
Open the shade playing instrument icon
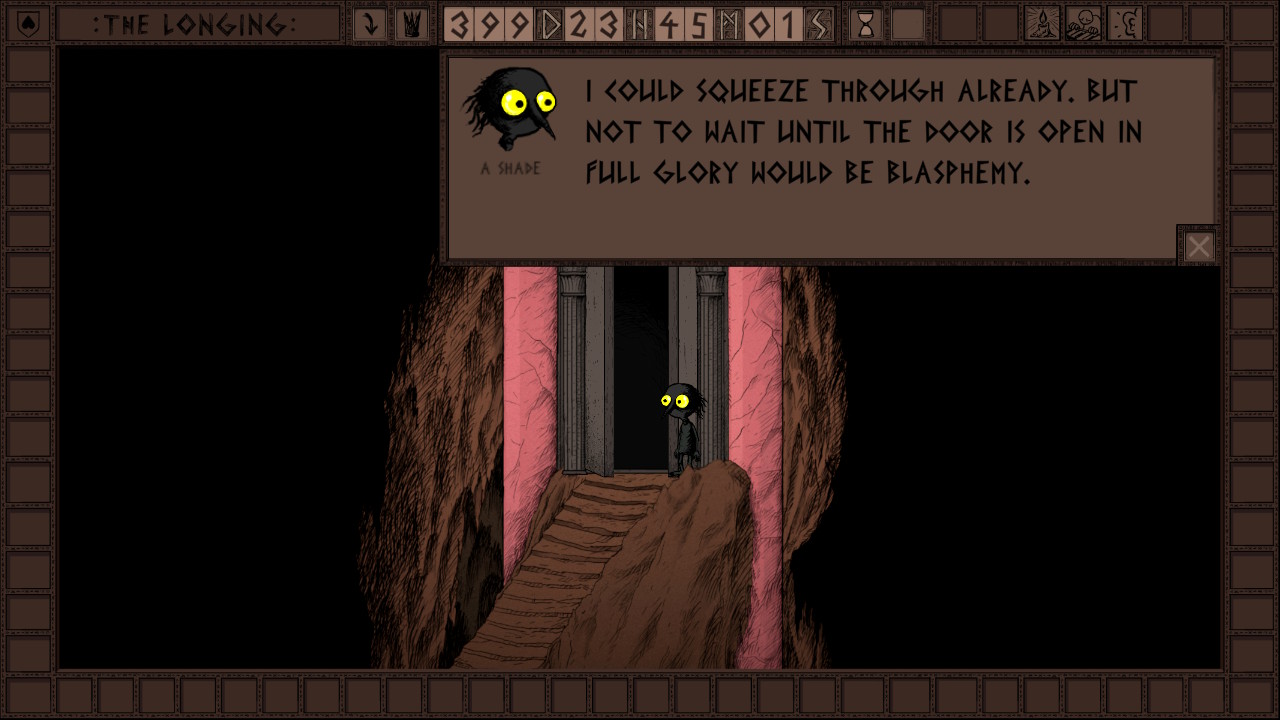point(1083,24)
